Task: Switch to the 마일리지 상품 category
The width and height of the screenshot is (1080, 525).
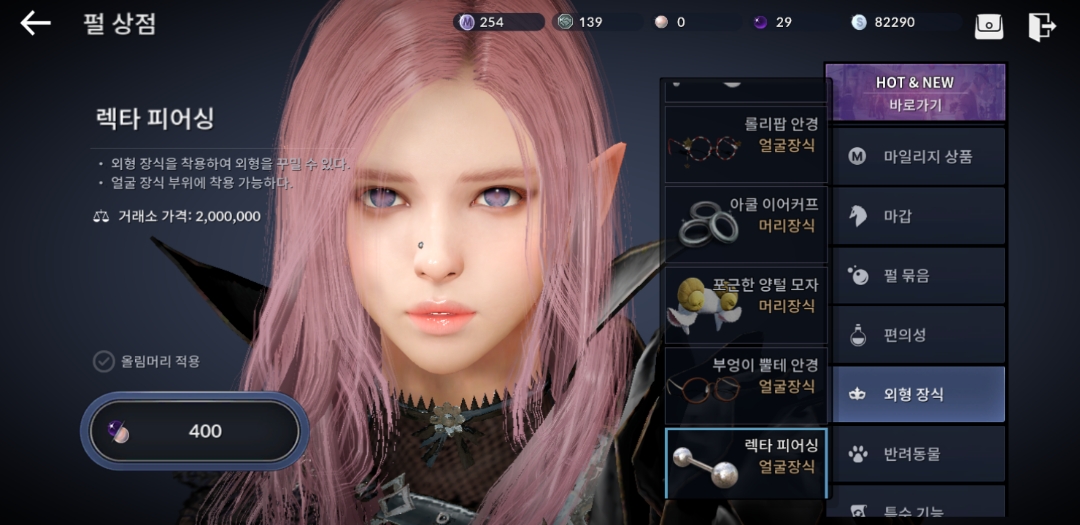Action: point(914,156)
